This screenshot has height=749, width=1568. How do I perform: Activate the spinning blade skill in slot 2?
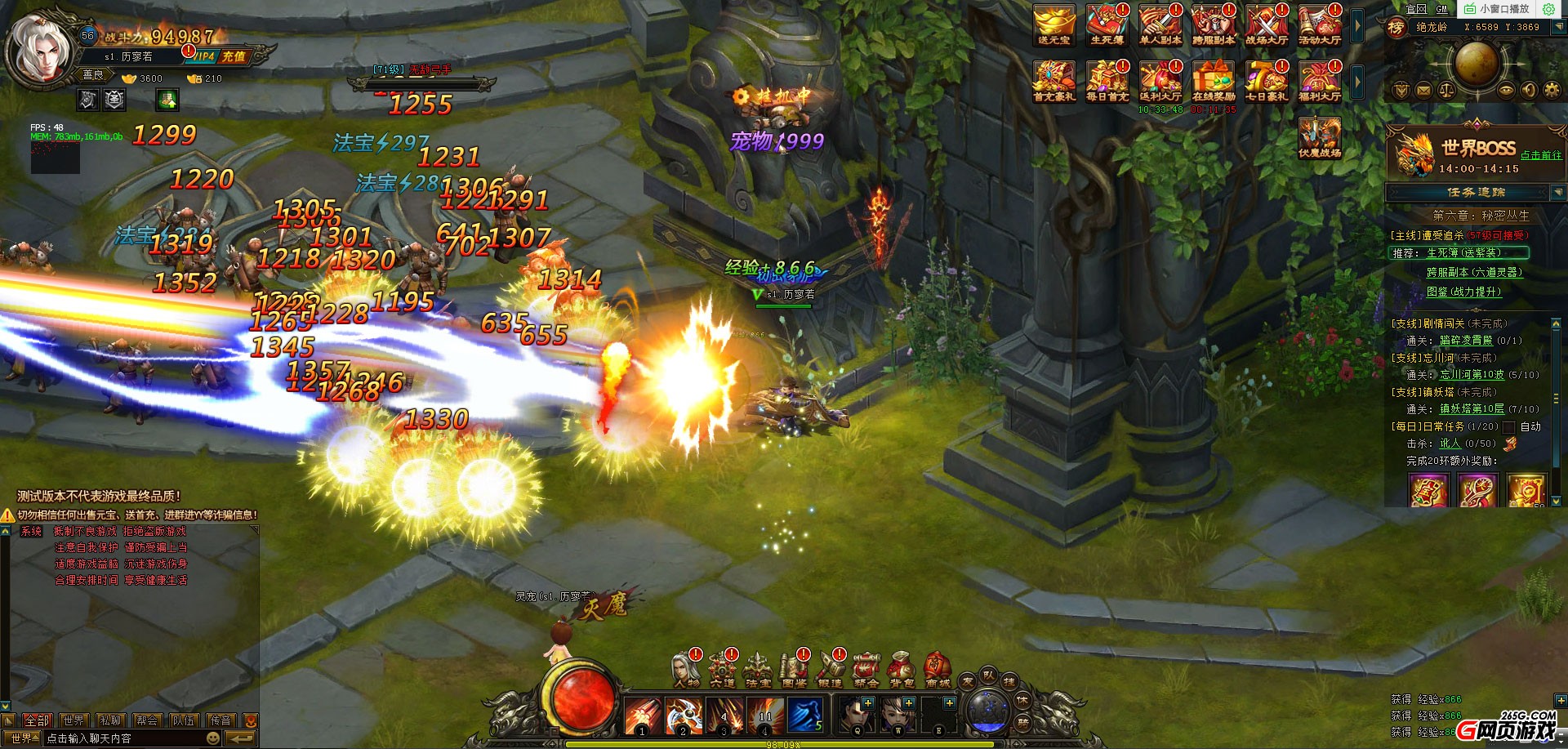click(x=684, y=716)
